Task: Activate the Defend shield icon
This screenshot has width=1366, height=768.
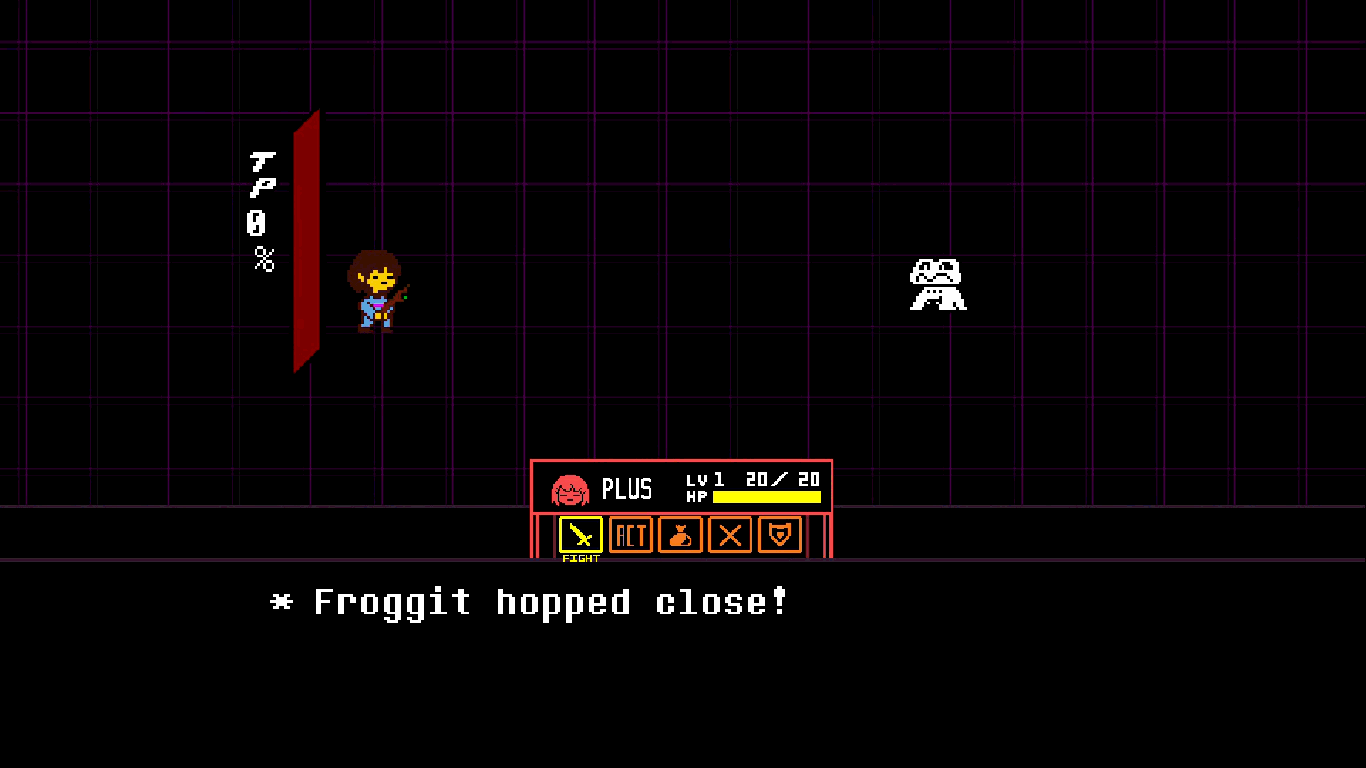Action: point(779,535)
